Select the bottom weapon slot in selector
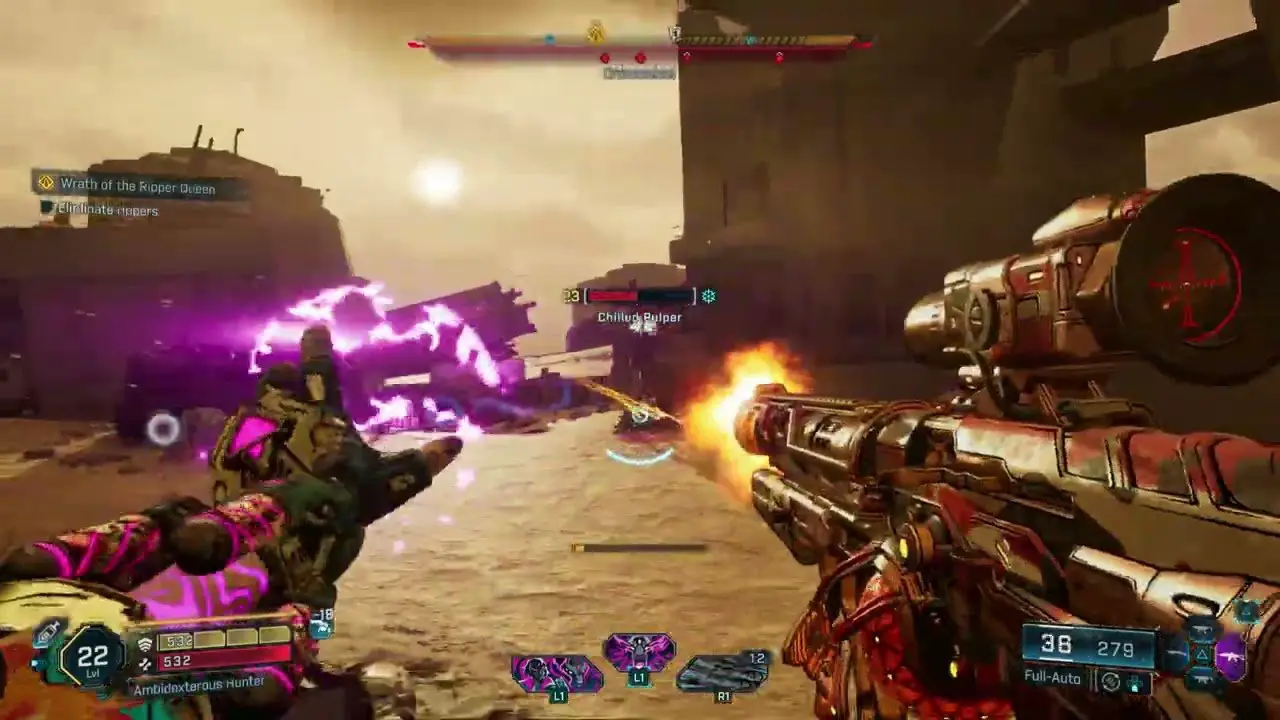This screenshot has height=720, width=1280. pyautogui.click(x=1202, y=680)
